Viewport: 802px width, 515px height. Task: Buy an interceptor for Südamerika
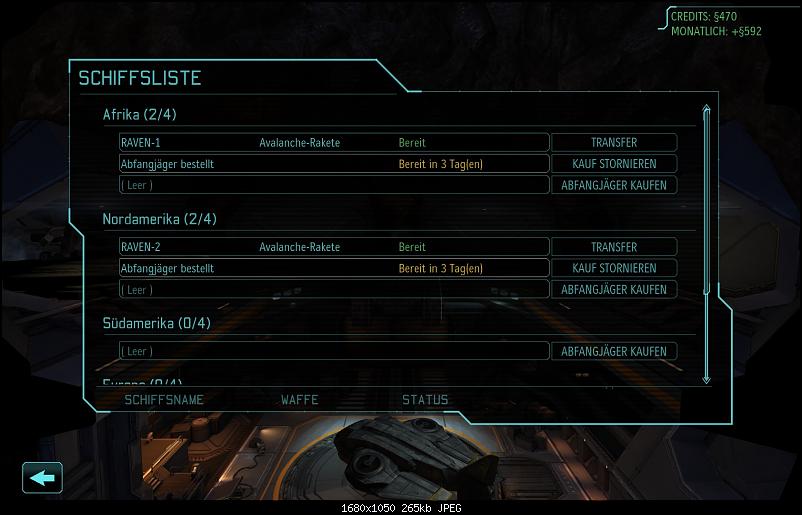[x=614, y=351]
